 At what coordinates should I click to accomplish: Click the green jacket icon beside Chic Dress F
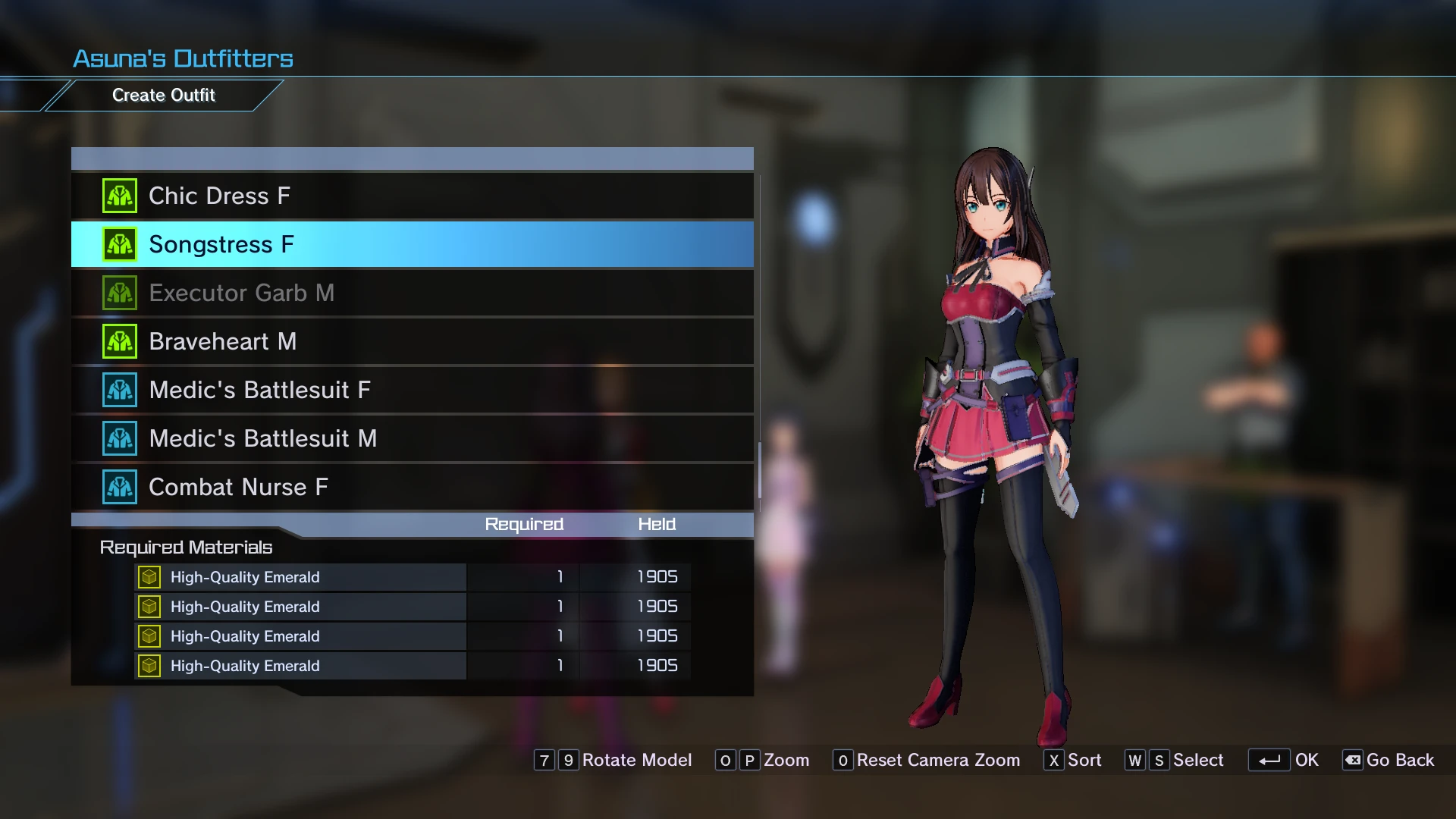119,195
